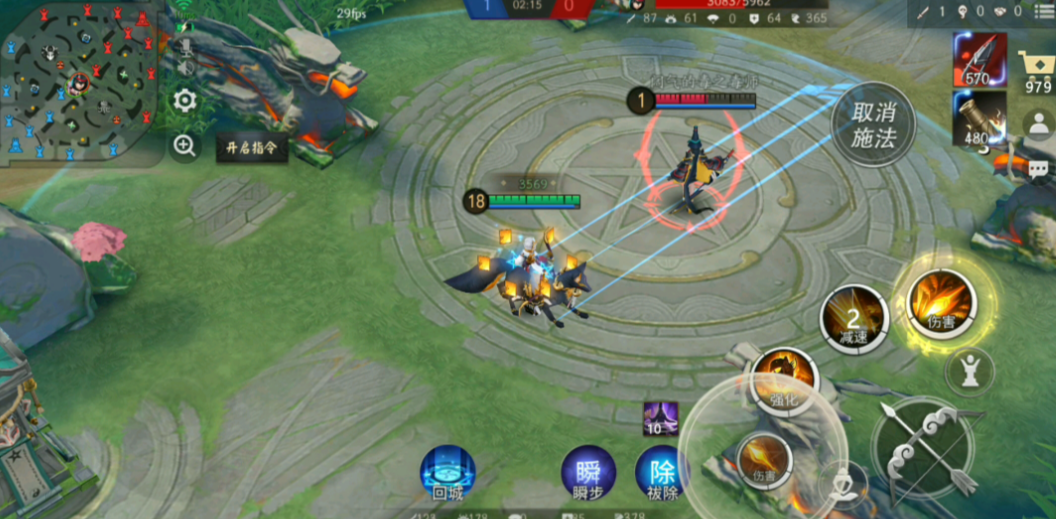Open the gear settings menu
Screen dimensions: 1056x519
point(184,100)
